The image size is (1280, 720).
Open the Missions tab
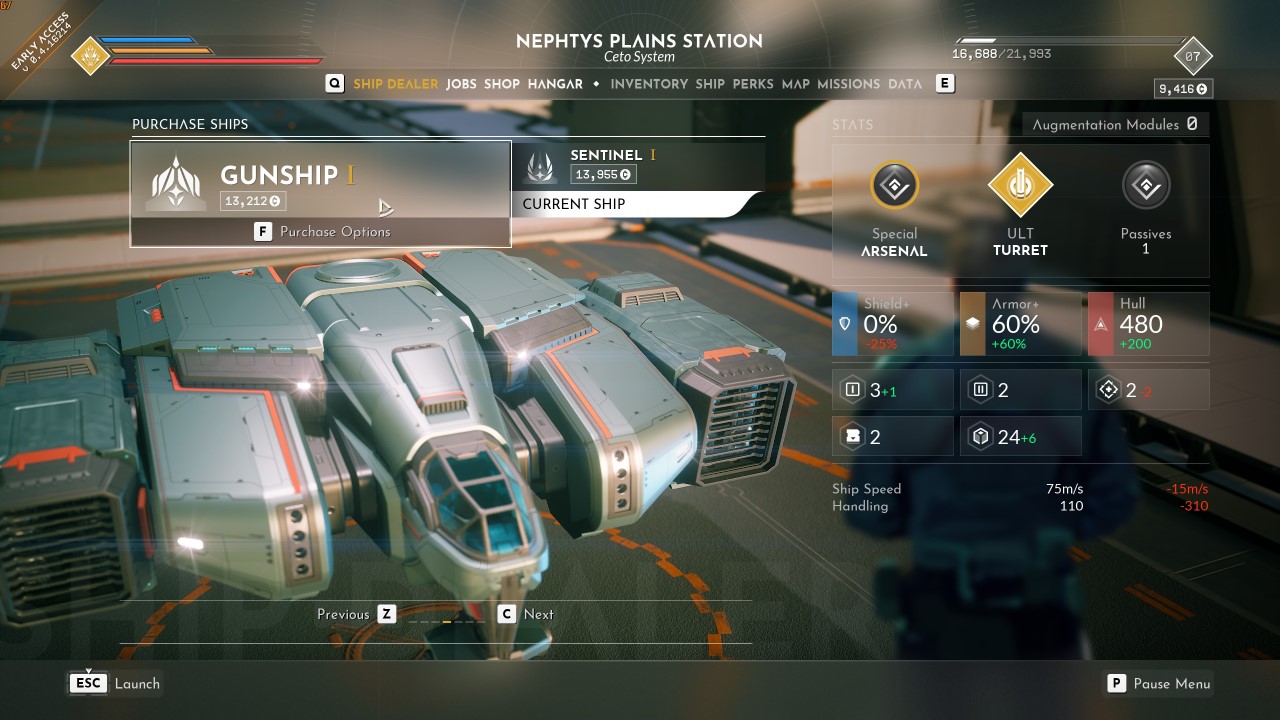849,84
